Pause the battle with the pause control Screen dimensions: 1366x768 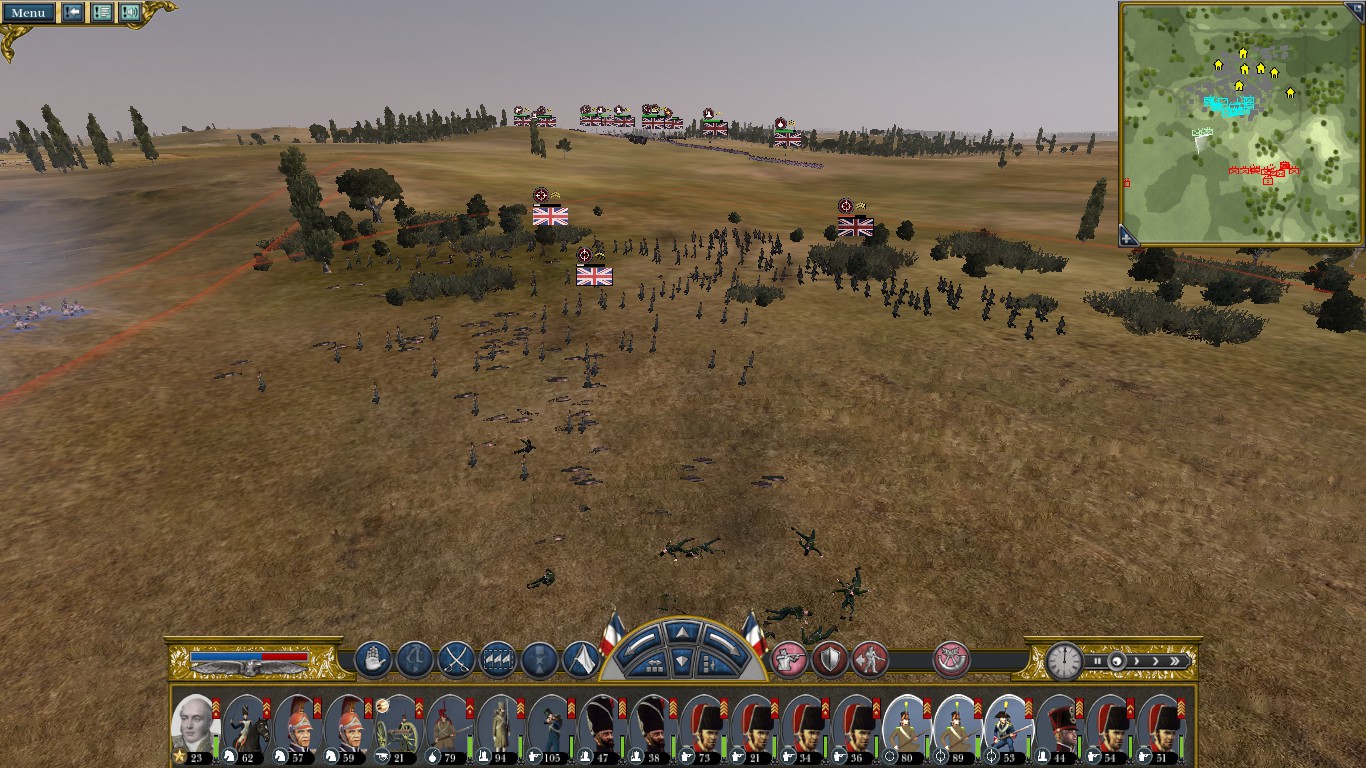1097,661
